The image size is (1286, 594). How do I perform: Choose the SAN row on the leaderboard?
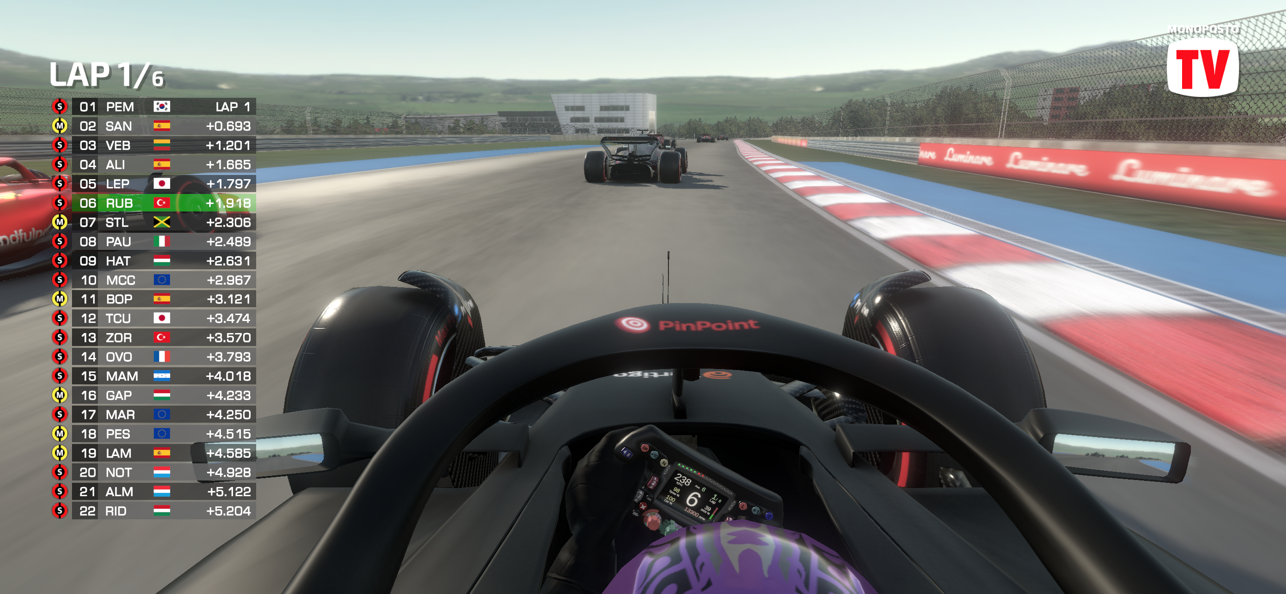coord(155,126)
